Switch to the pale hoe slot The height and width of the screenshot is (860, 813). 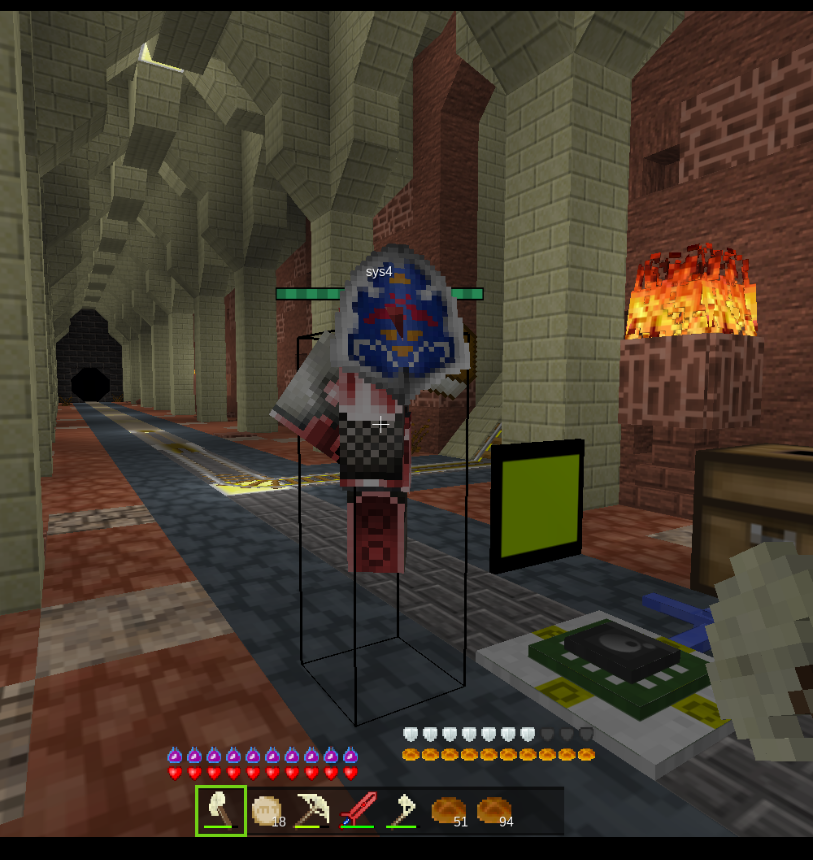[402, 810]
